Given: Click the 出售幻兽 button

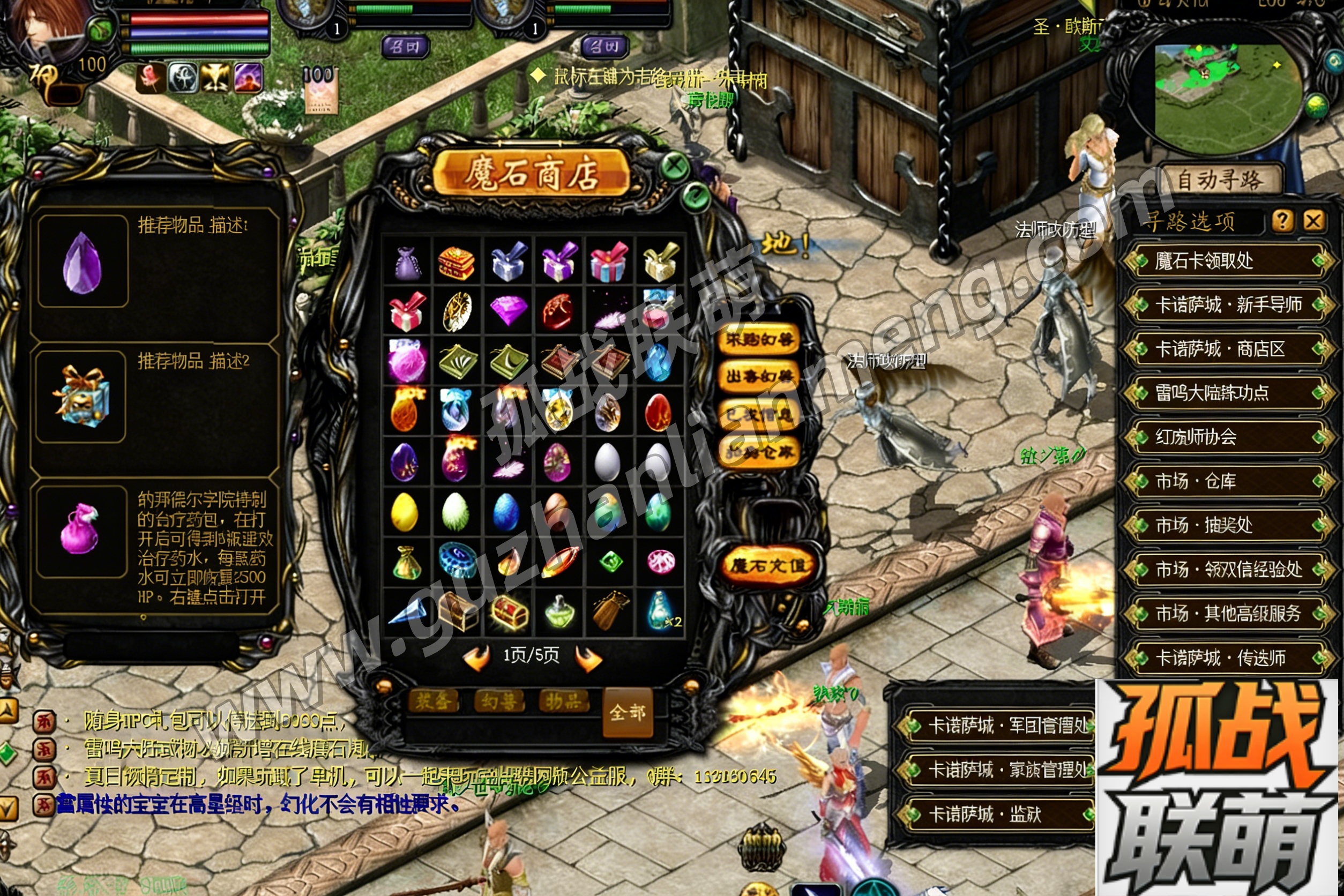Looking at the screenshot, I should (759, 377).
